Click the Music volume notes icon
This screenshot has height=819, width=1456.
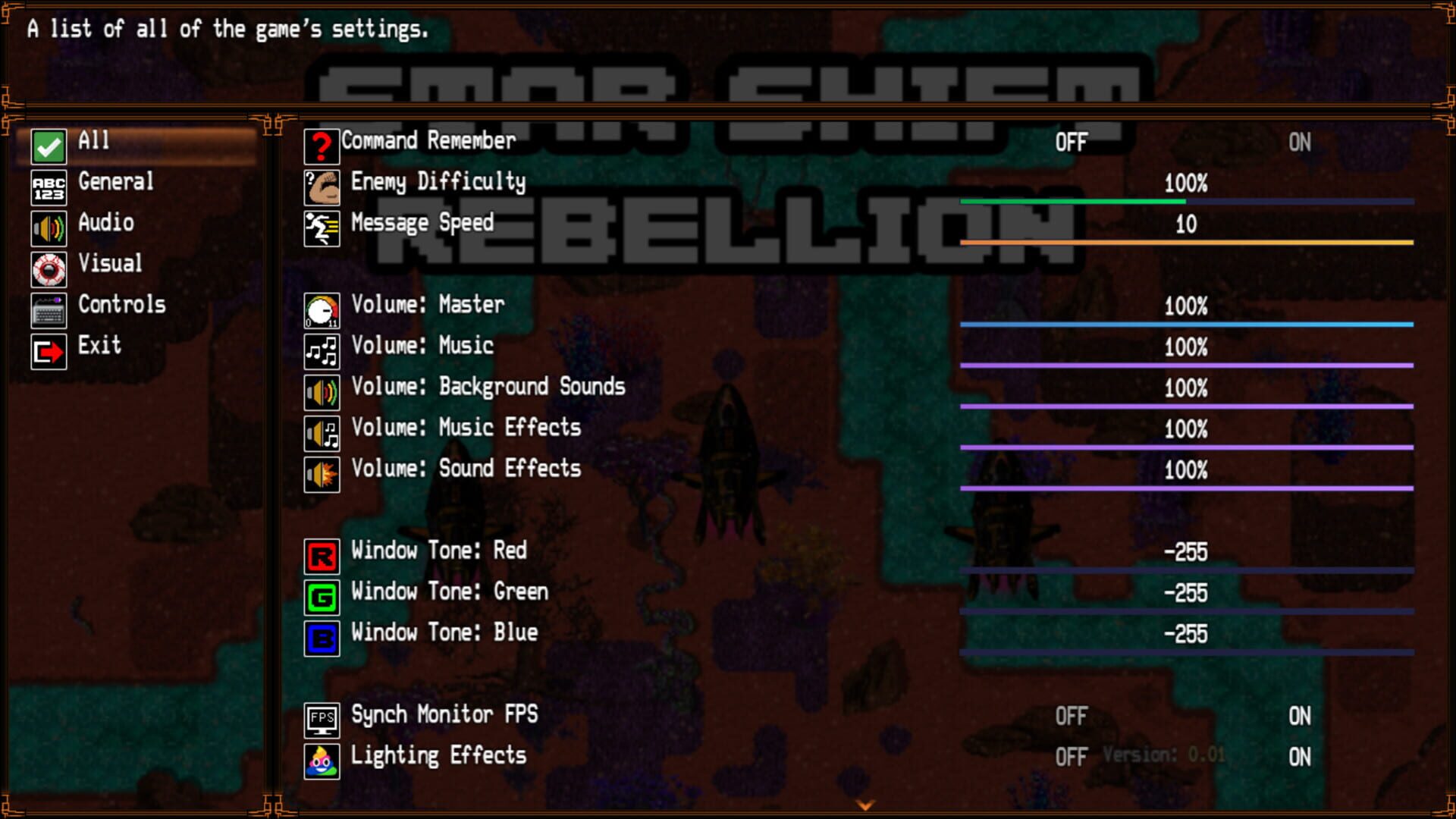pos(322,351)
